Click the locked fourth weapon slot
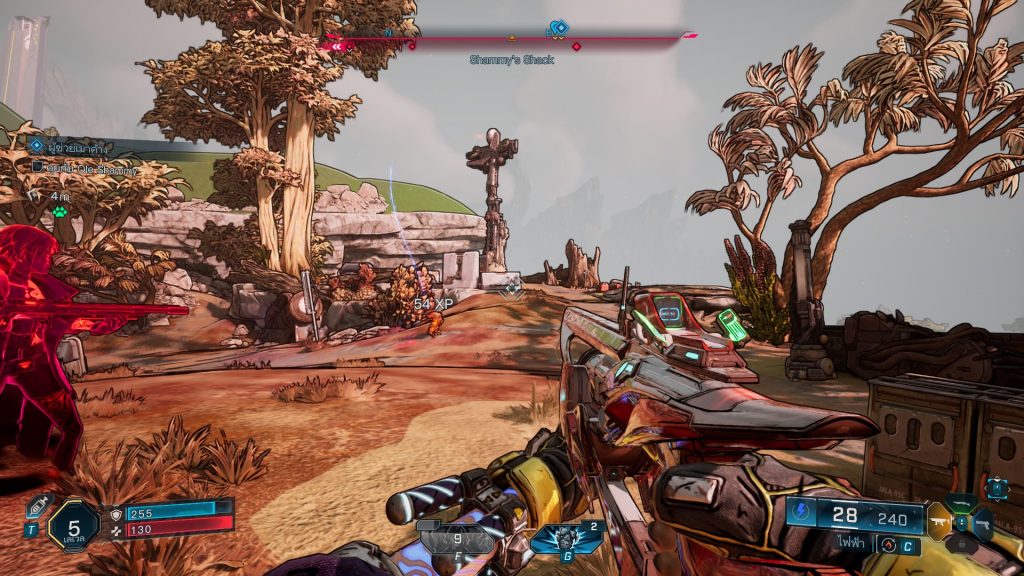Viewport: 1024px width, 576px height. 961,544
